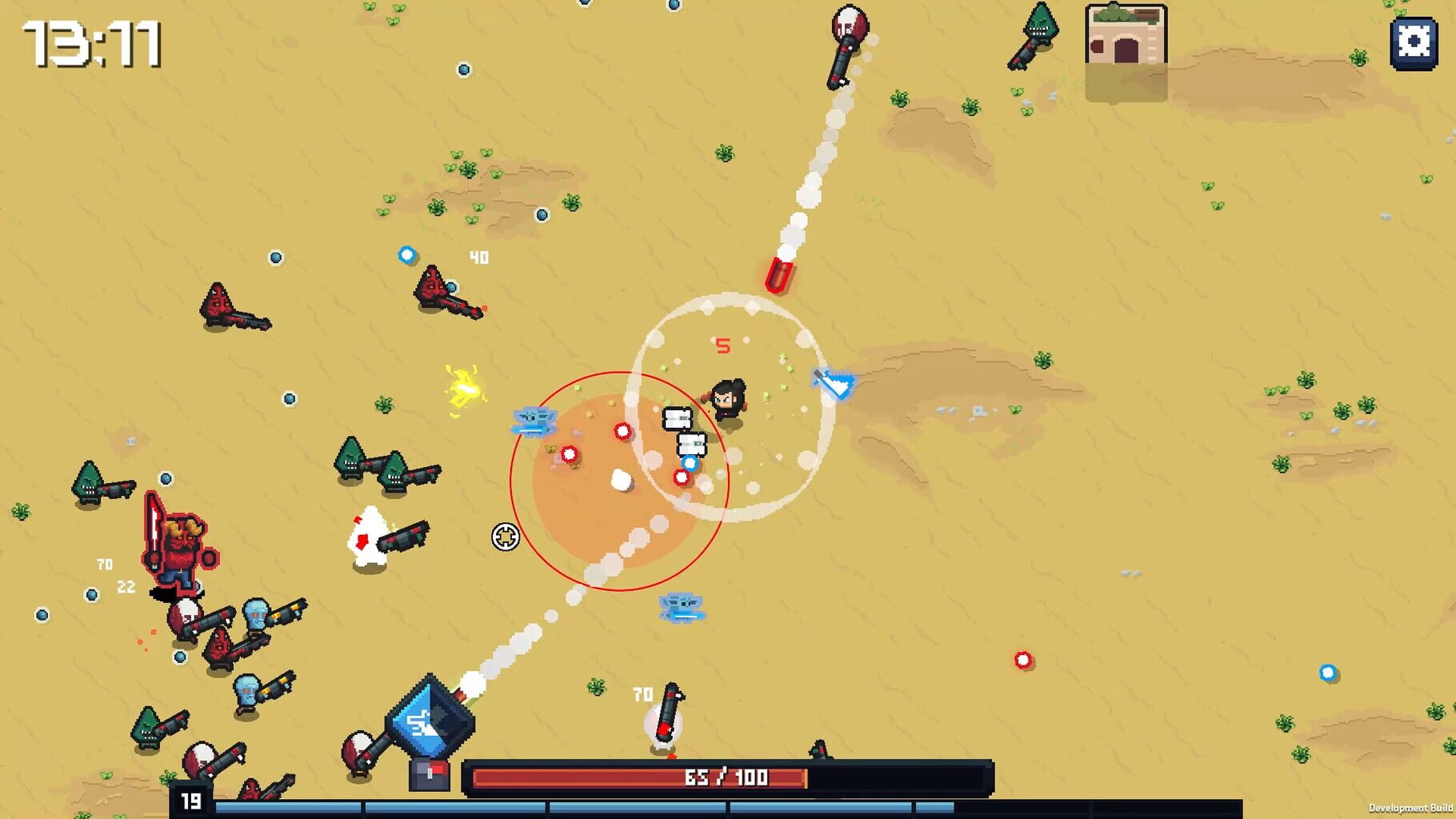This screenshot has width=1456, height=819.
Task: Click the yellow lightning bolt effect icon
Action: point(466,390)
